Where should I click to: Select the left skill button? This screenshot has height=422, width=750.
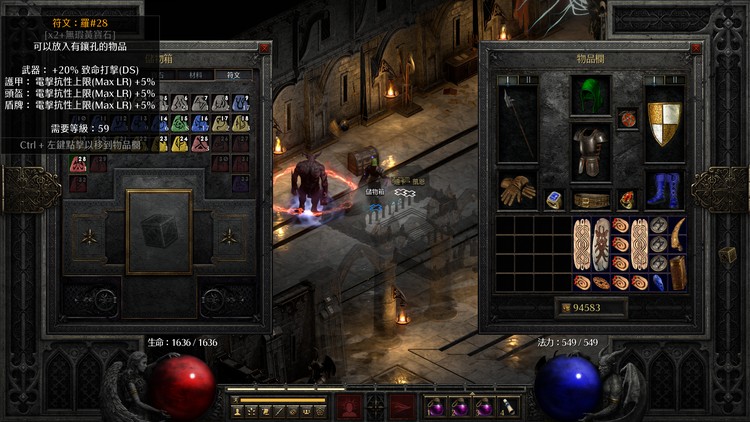click(347, 406)
